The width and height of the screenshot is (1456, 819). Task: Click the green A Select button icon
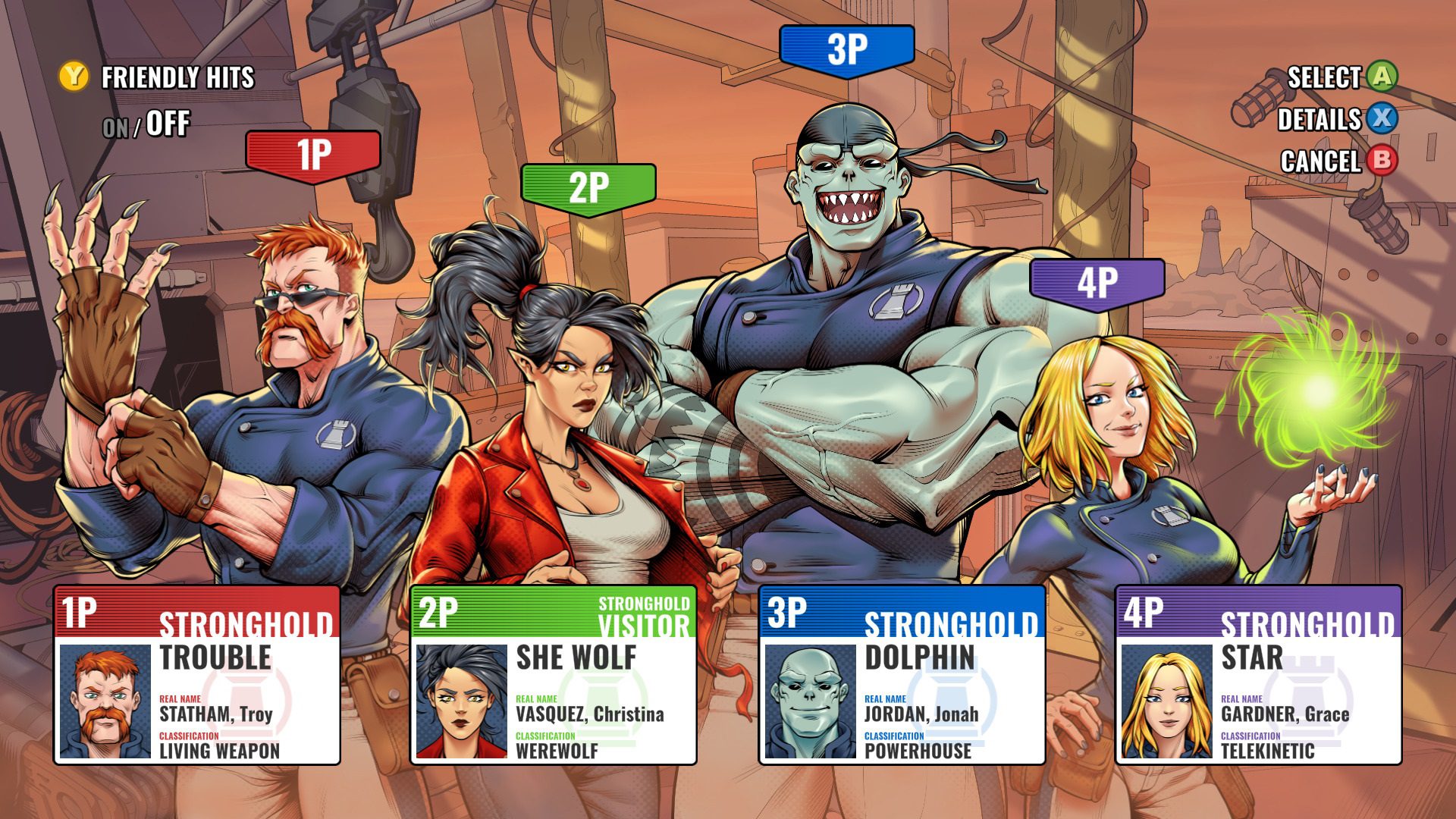pos(1381,76)
